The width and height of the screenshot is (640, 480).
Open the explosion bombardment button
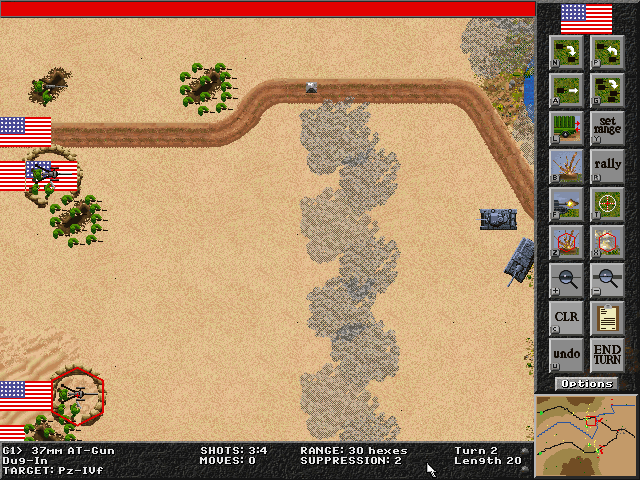point(568,165)
